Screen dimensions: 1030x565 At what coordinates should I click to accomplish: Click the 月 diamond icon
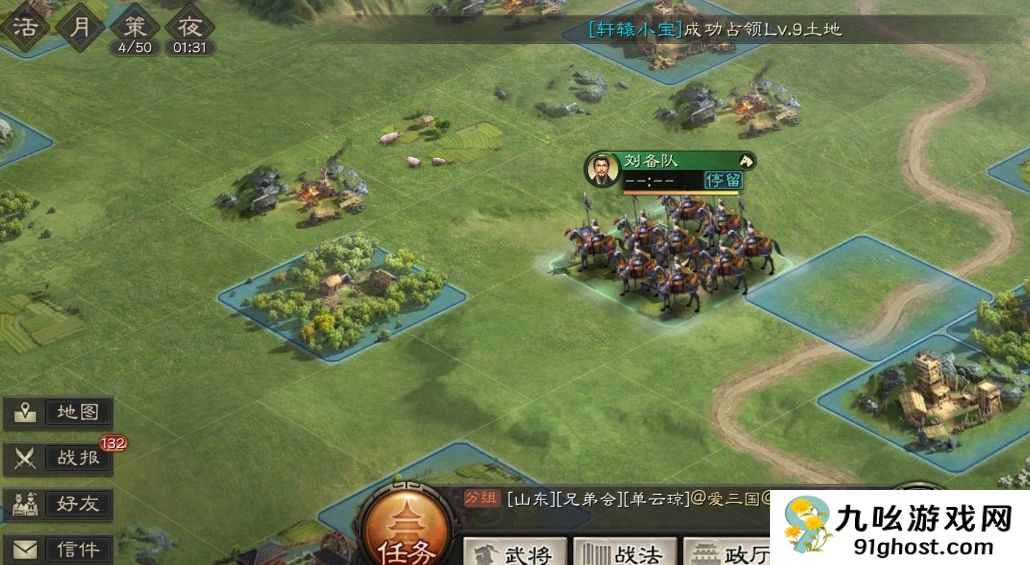pyautogui.click(x=78, y=24)
